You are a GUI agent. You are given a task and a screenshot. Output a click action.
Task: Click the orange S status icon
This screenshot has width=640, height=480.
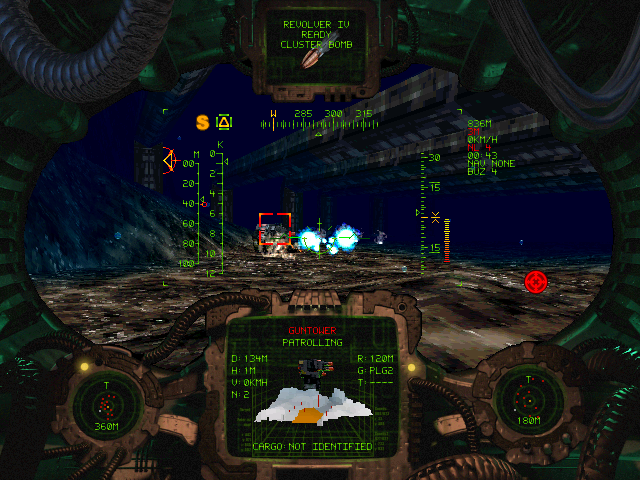click(202, 122)
